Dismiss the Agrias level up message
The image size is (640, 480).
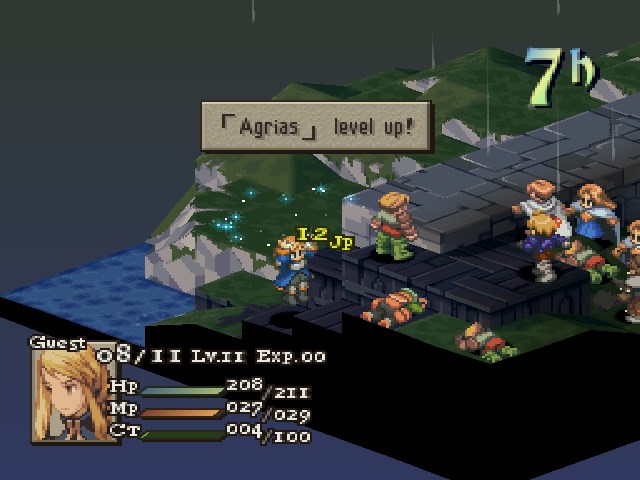coord(316,127)
